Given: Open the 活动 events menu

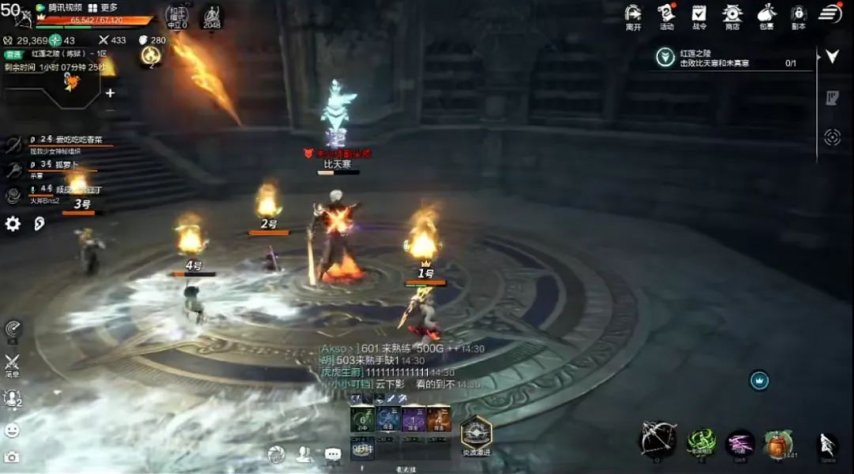Looking at the screenshot, I should click(x=666, y=15).
